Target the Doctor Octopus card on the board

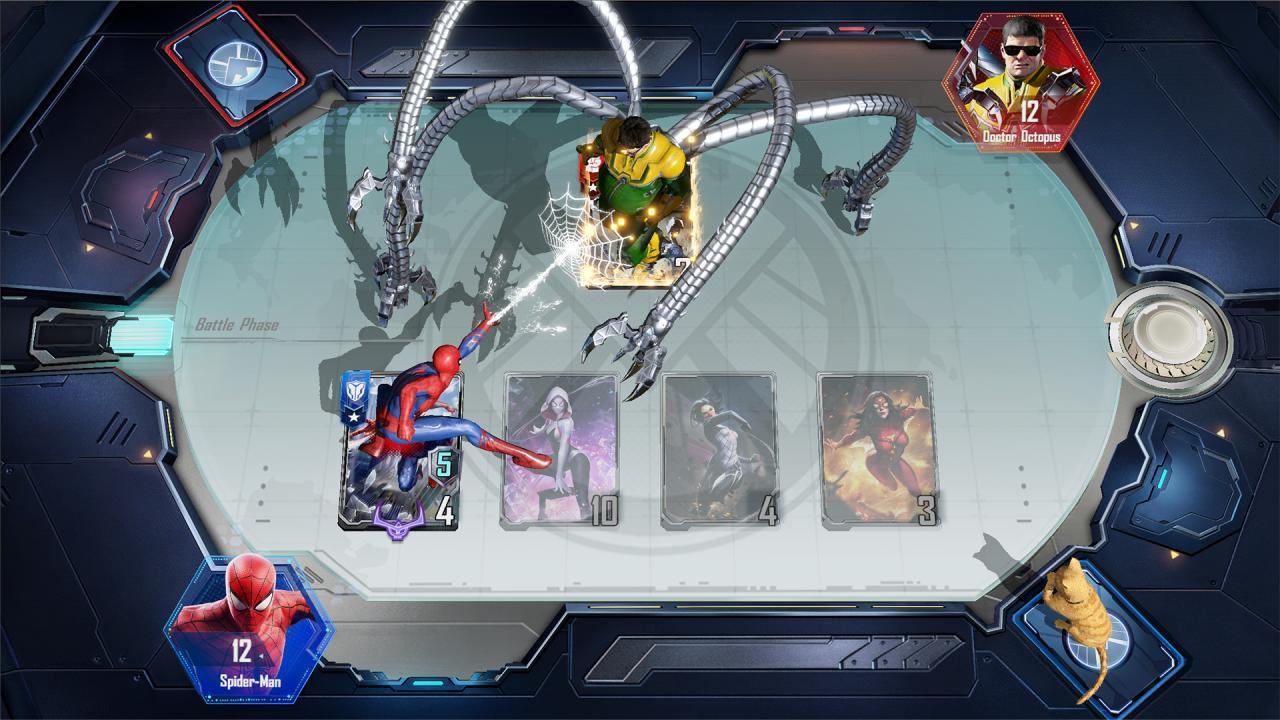(x=637, y=210)
